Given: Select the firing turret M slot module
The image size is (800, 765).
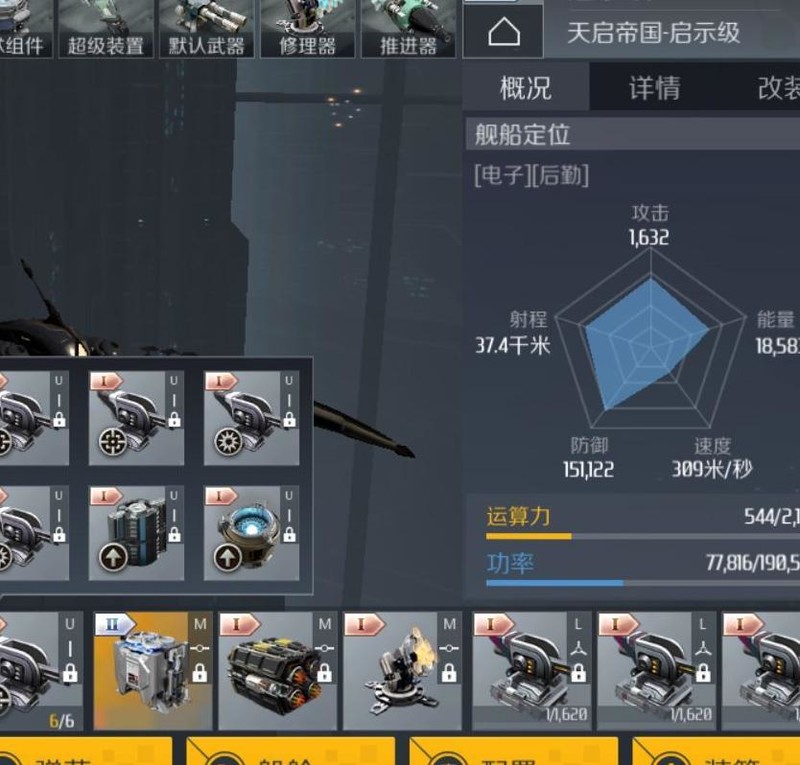Looking at the screenshot, I should pos(402,671).
